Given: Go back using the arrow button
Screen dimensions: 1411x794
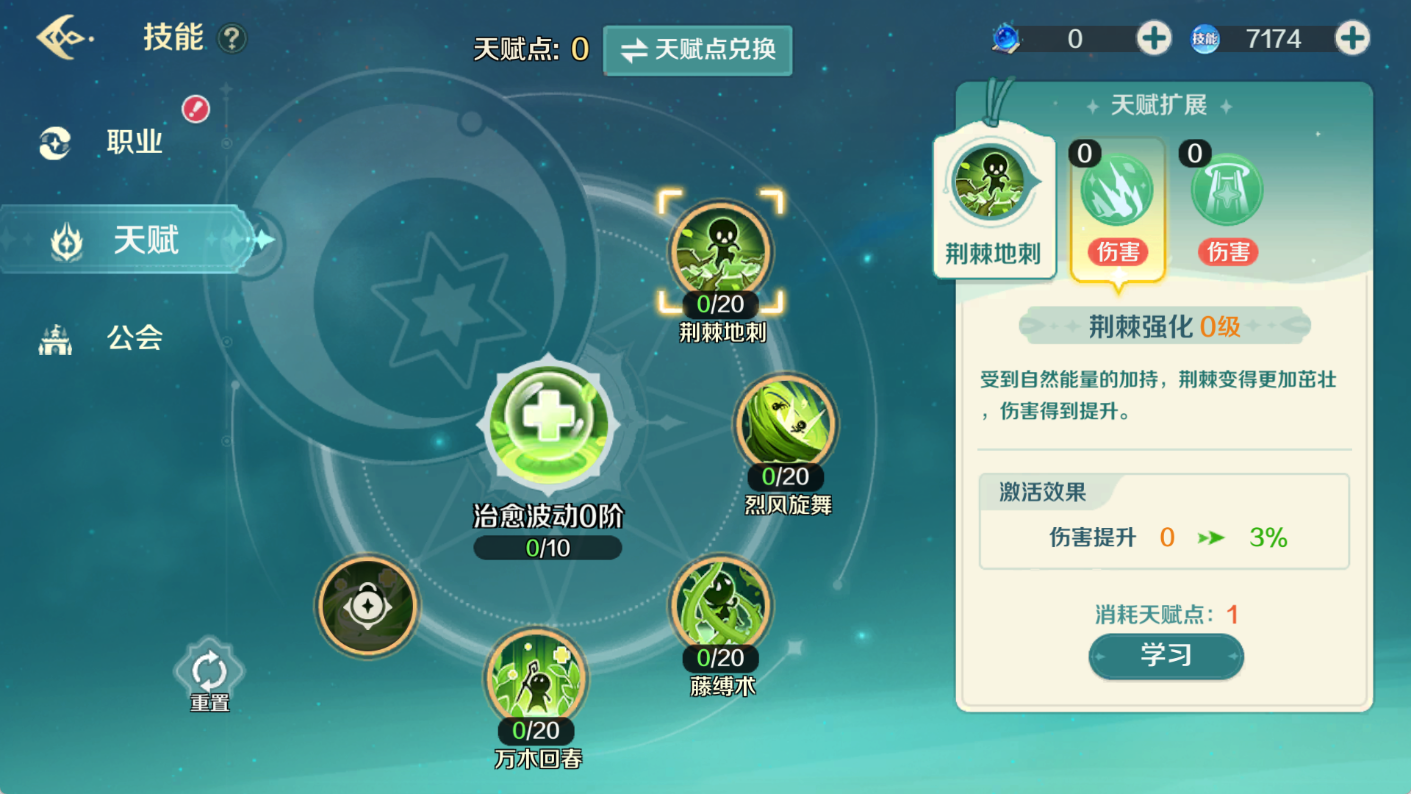Looking at the screenshot, I should coord(65,38).
